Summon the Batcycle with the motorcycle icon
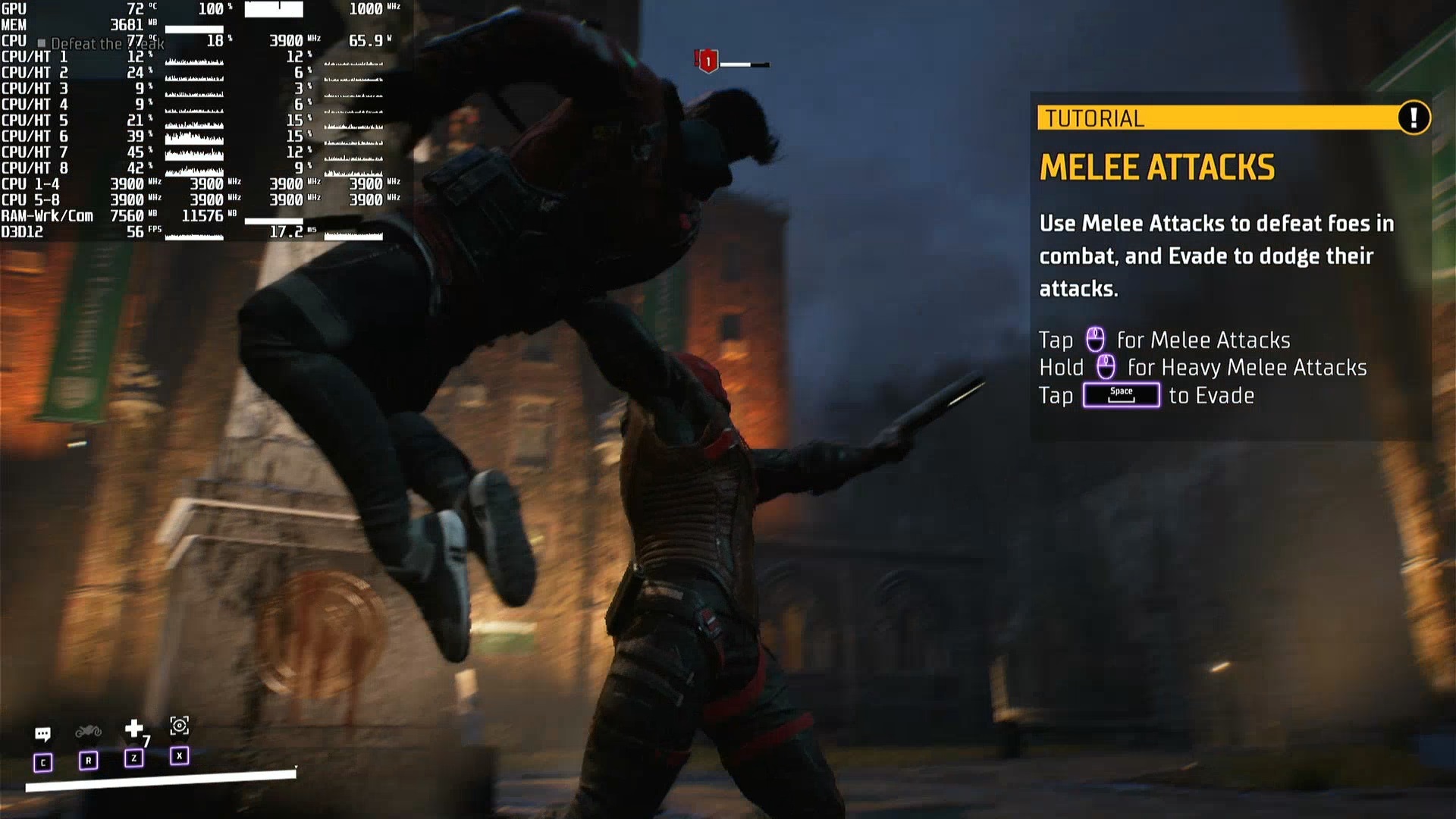This screenshot has height=819, width=1456. (88, 731)
